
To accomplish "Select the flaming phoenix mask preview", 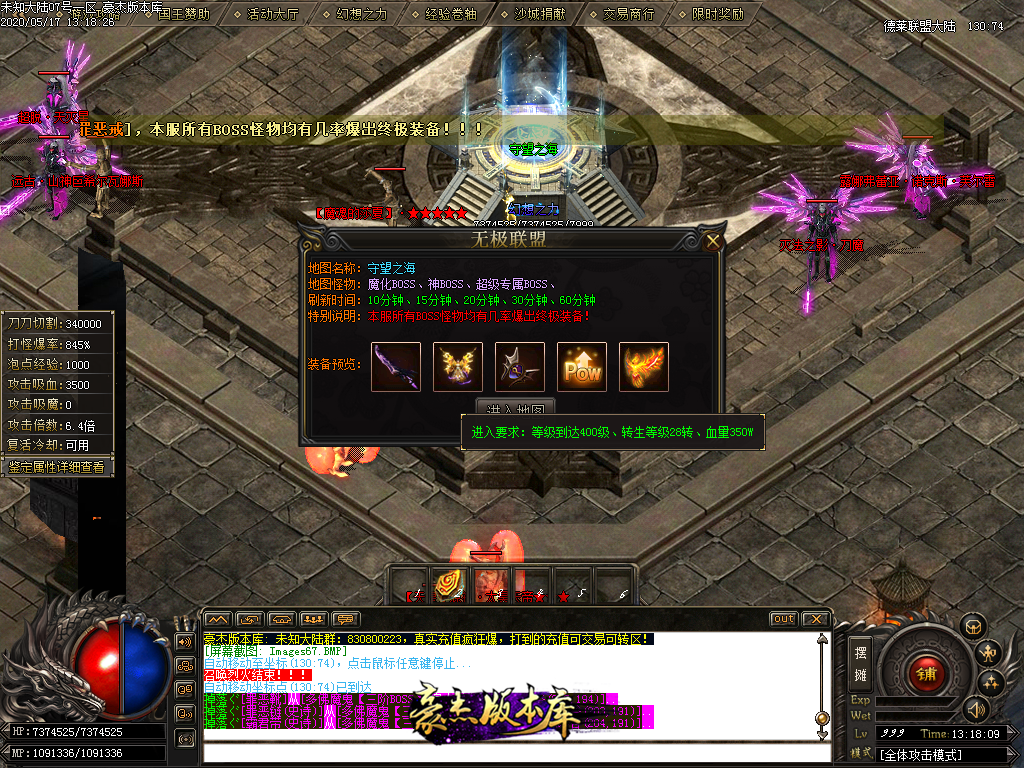I will point(644,367).
